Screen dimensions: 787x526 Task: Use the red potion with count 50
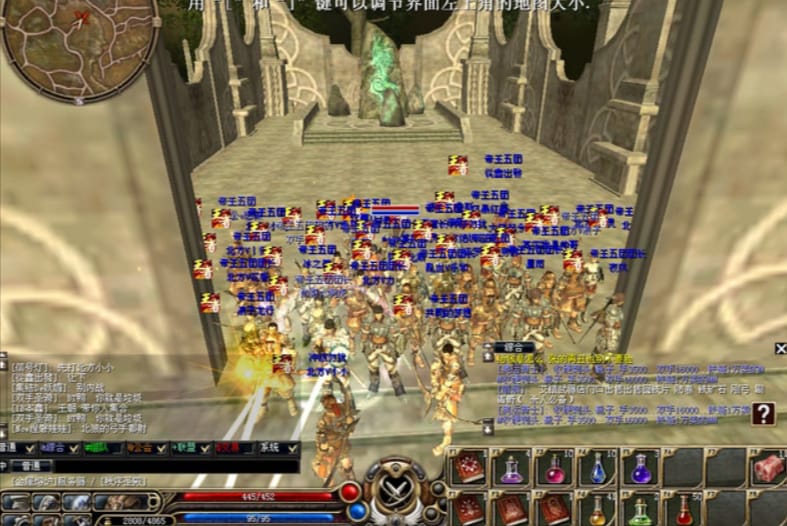pyautogui.click(x=684, y=512)
